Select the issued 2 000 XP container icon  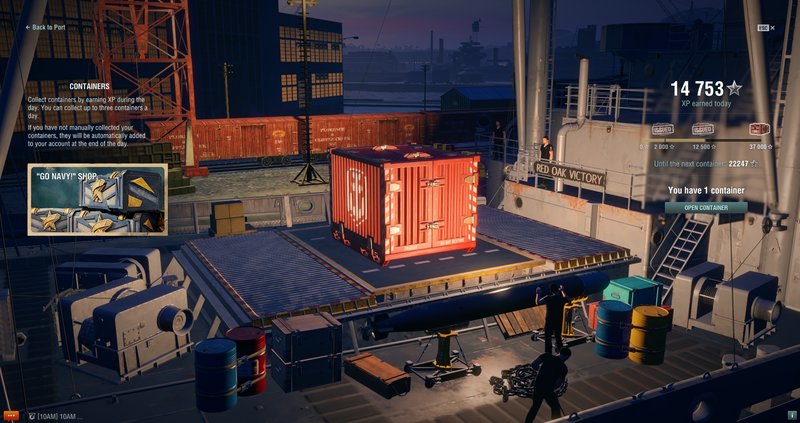(x=662, y=129)
